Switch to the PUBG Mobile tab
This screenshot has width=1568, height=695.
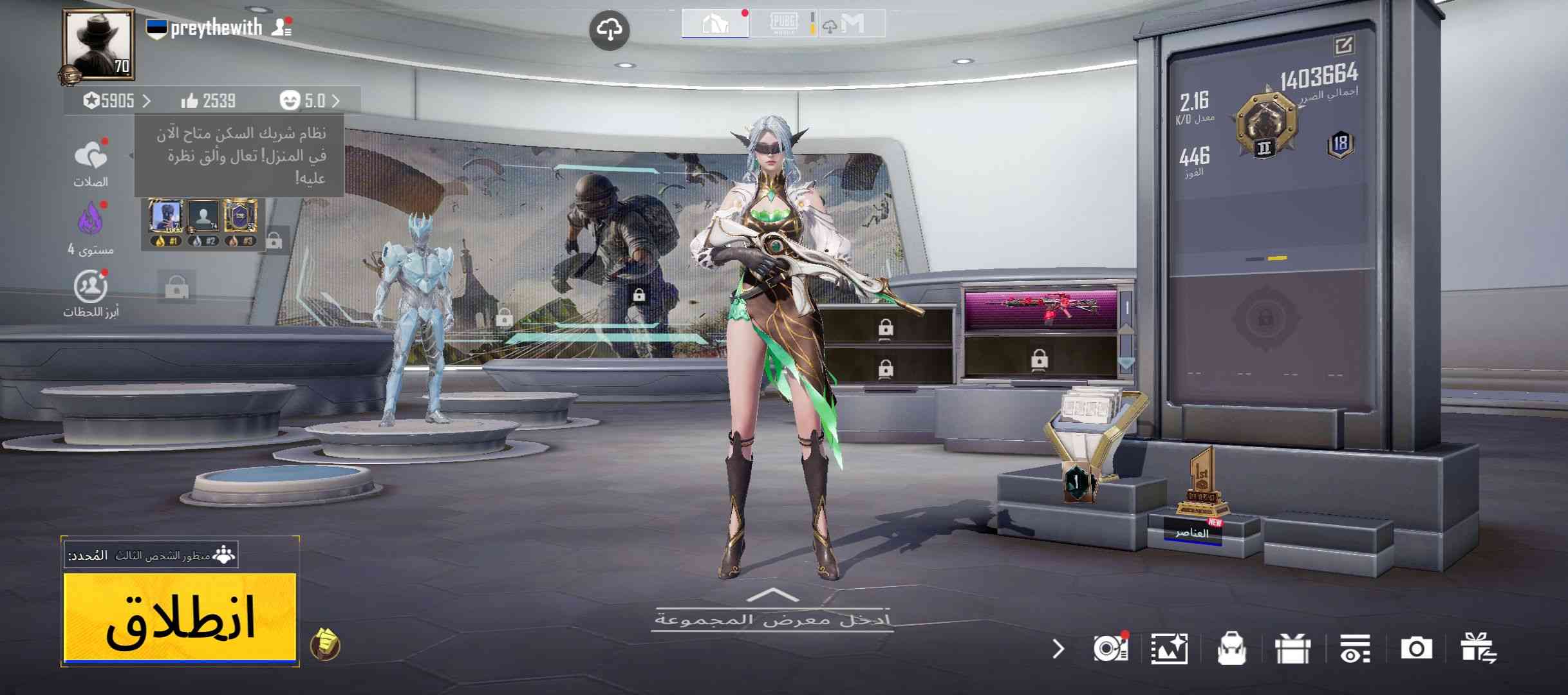[x=783, y=24]
